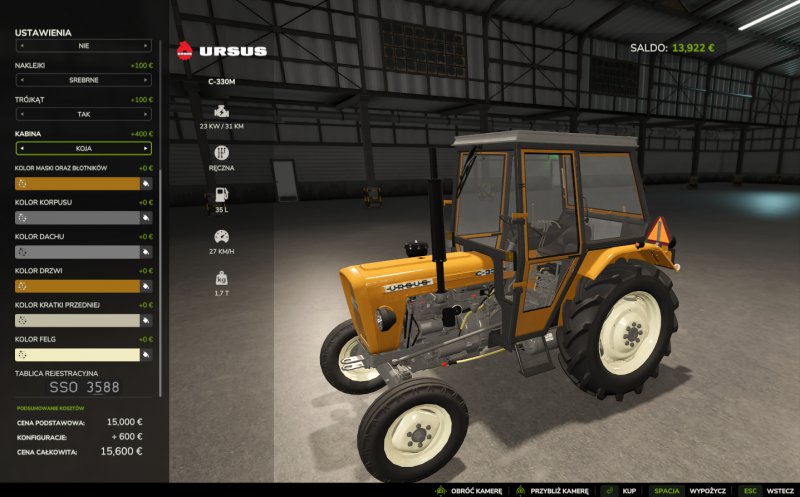Open the Kolor kratki przedniej color bar
The width and height of the screenshot is (800, 497).
tap(76, 320)
